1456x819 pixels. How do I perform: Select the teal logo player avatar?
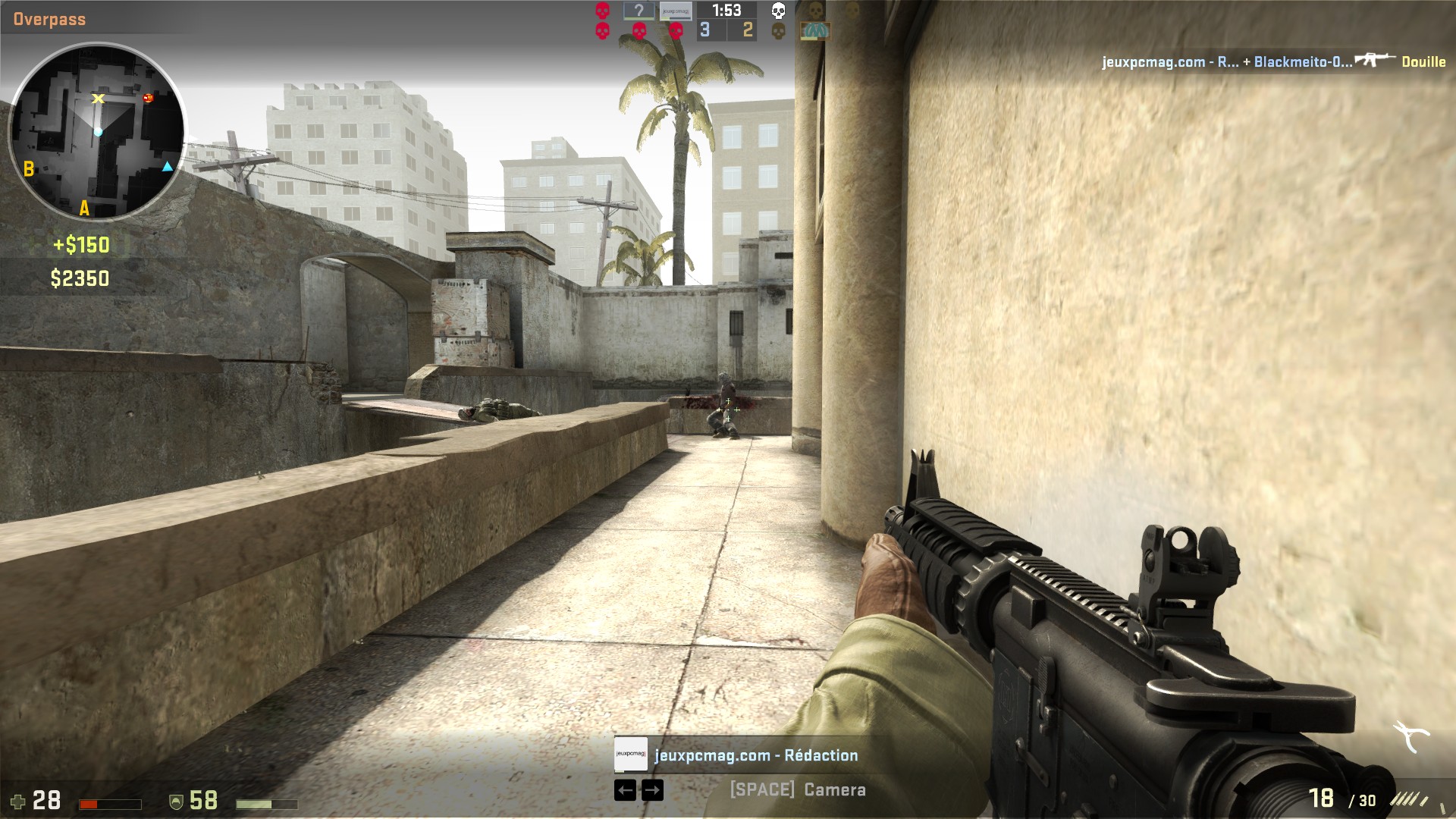pyautogui.click(x=815, y=31)
